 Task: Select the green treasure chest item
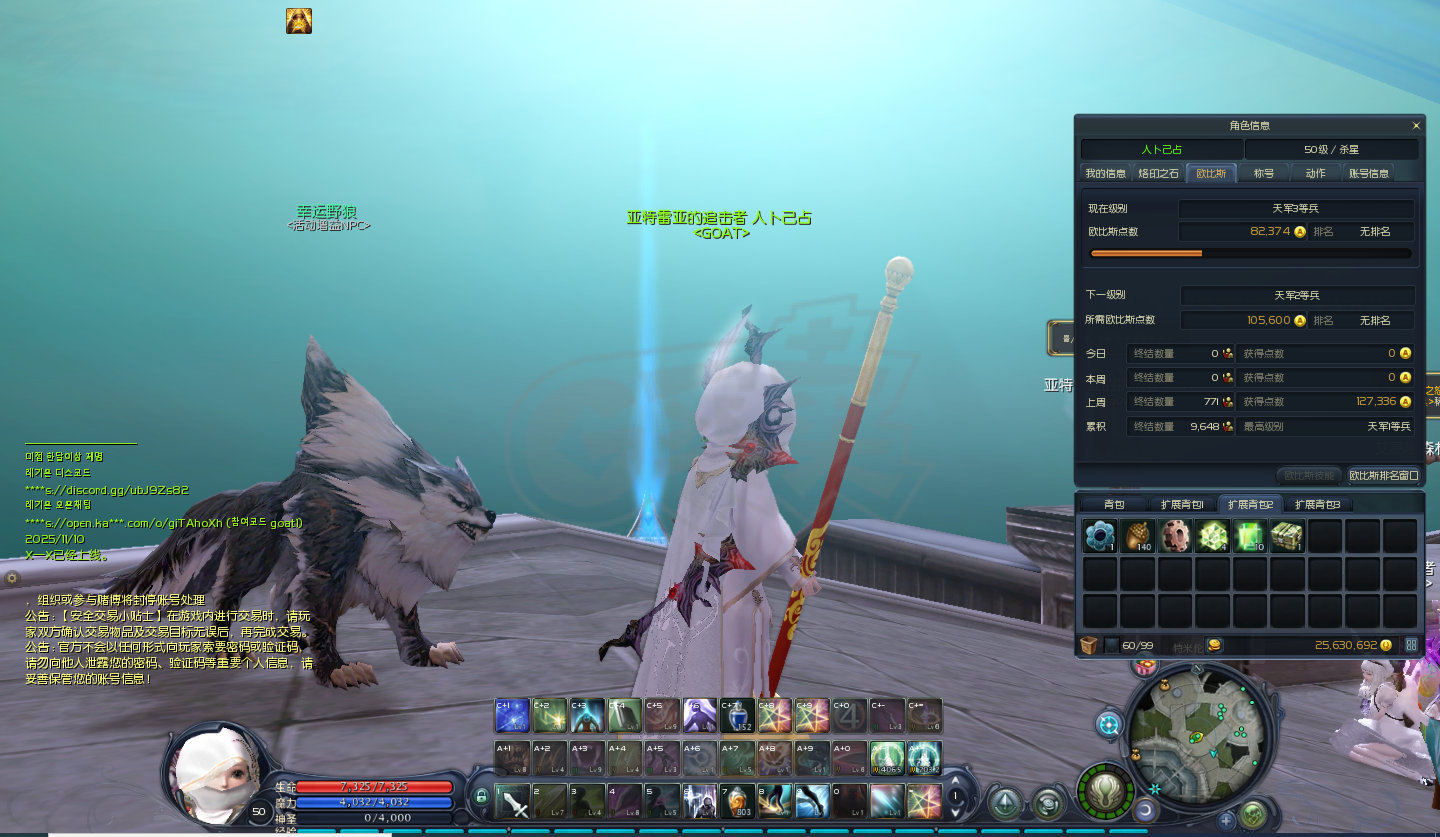1286,536
